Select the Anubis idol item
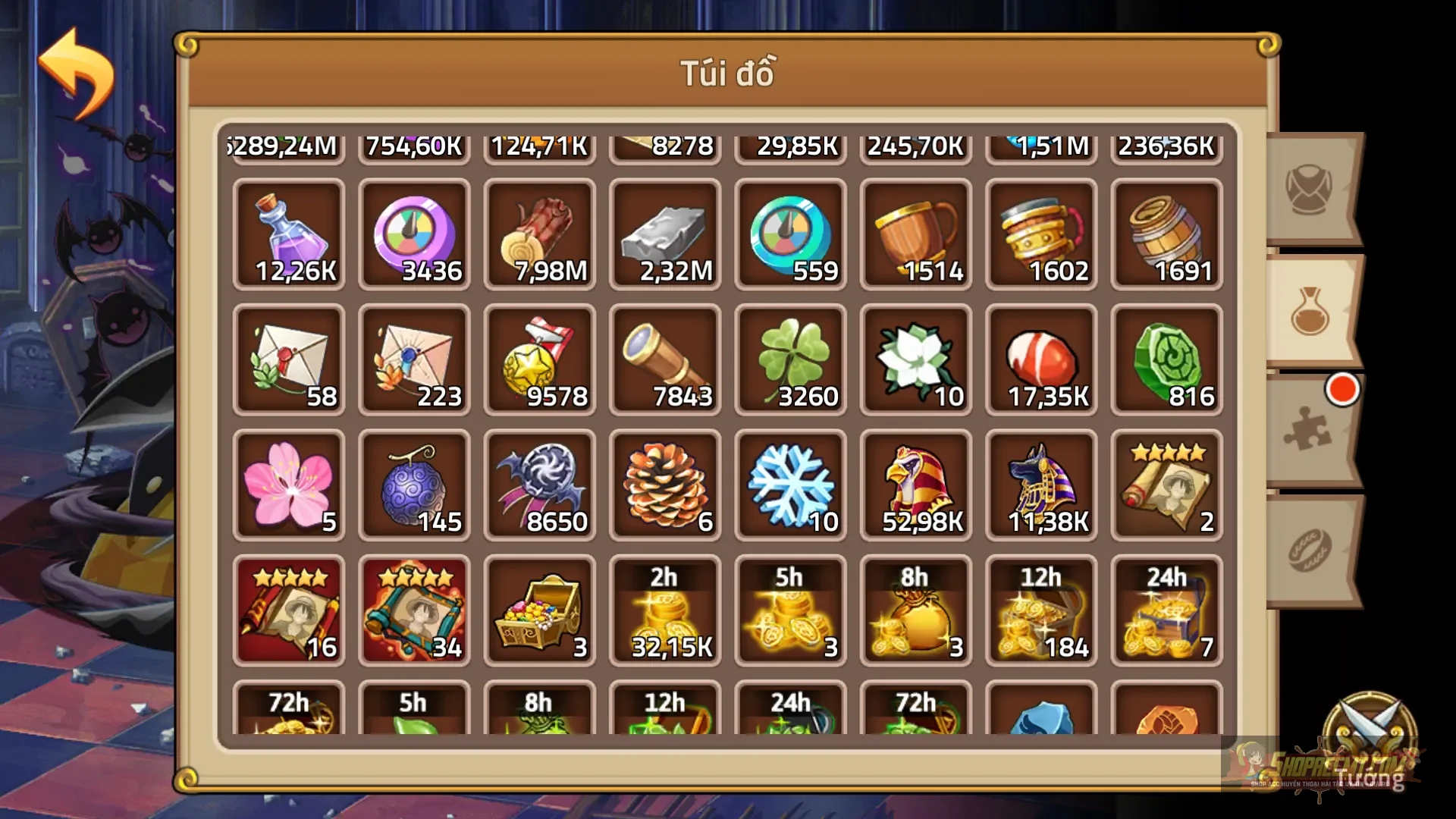Image resolution: width=1456 pixels, height=819 pixels. coord(1040,485)
